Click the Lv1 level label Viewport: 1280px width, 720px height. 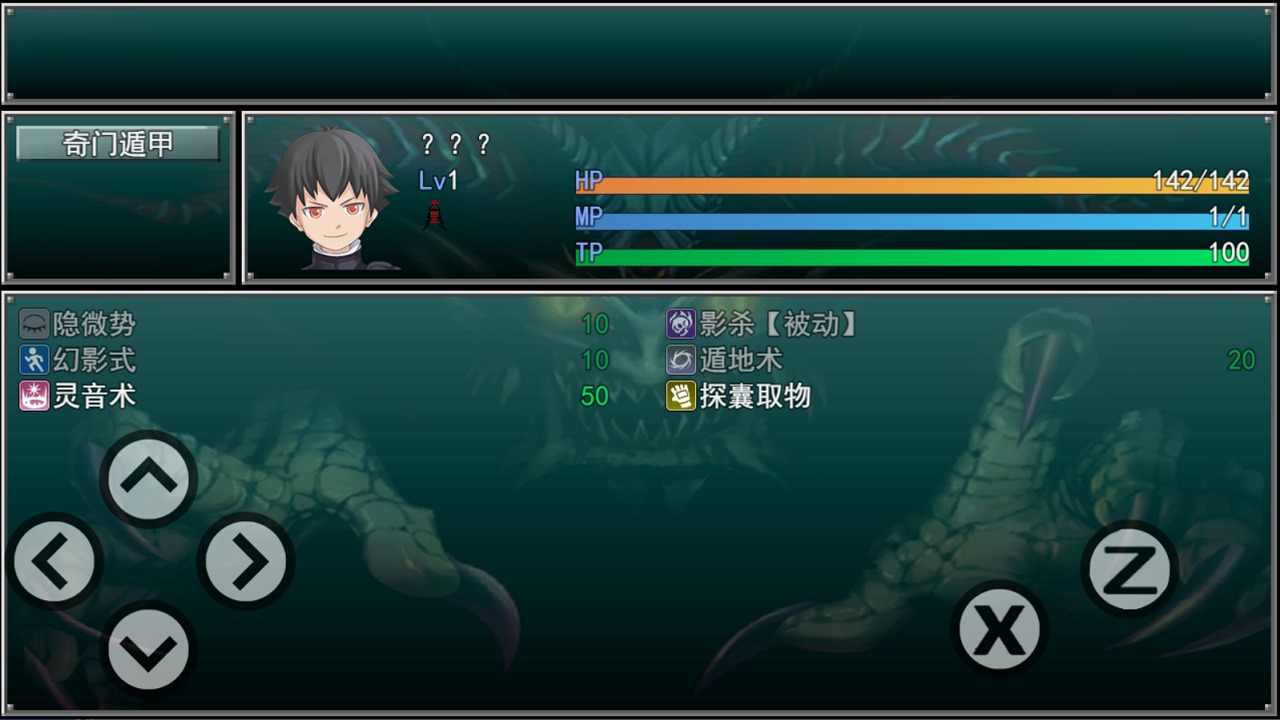point(437,181)
